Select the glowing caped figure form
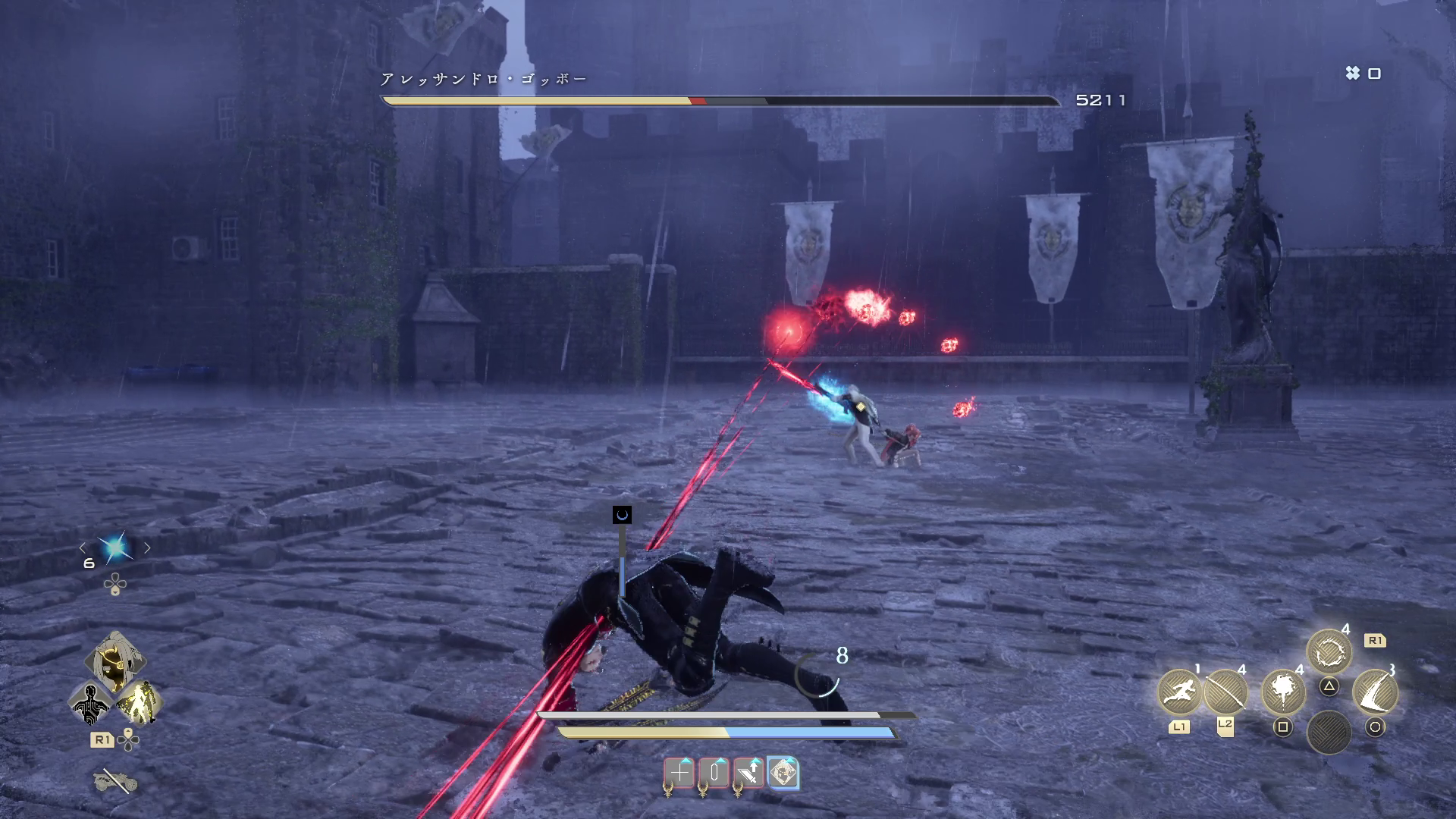Viewport: 1456px width, 819px height. click(139, 704)
